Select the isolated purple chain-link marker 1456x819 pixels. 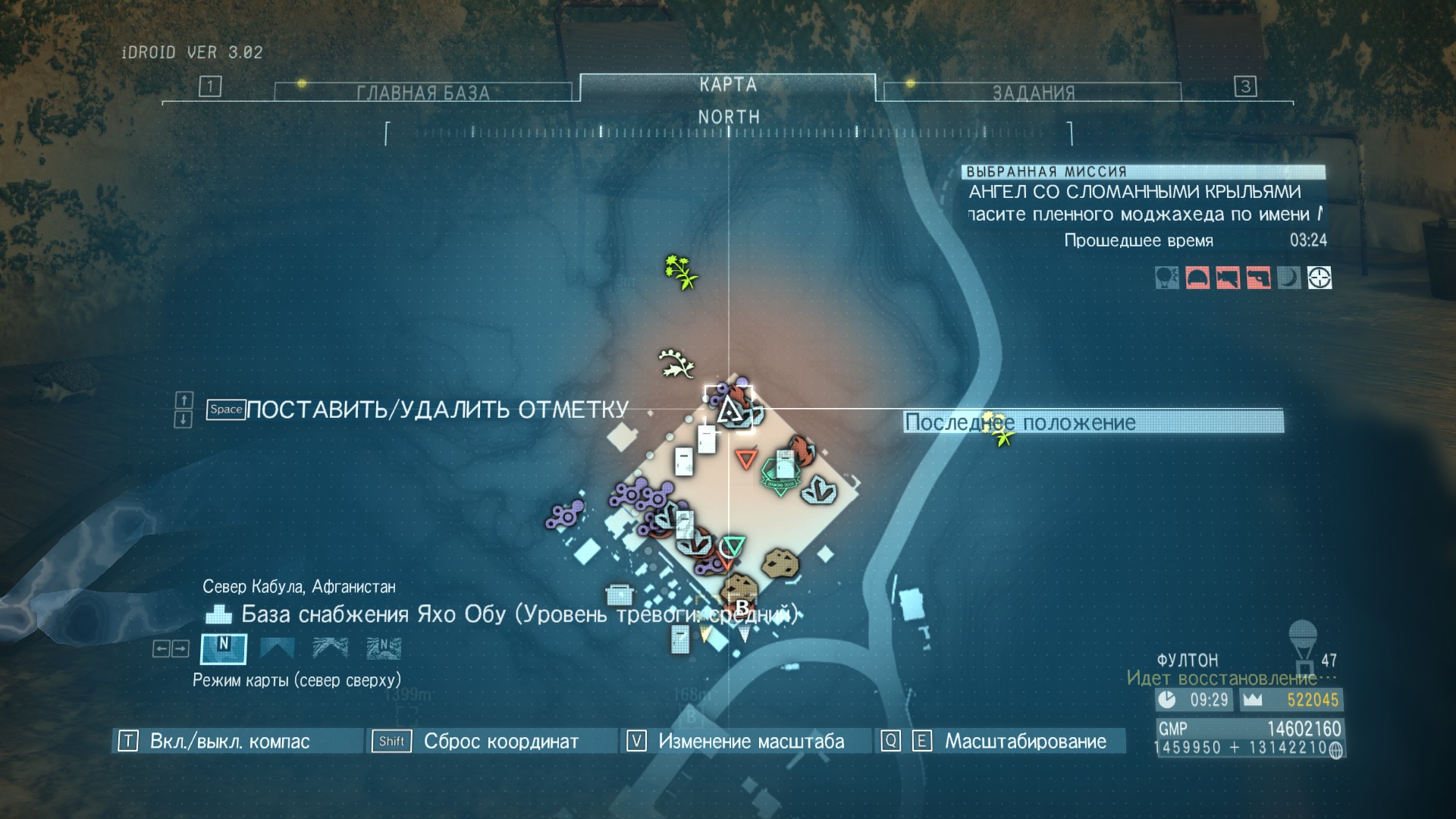point(565,516)
